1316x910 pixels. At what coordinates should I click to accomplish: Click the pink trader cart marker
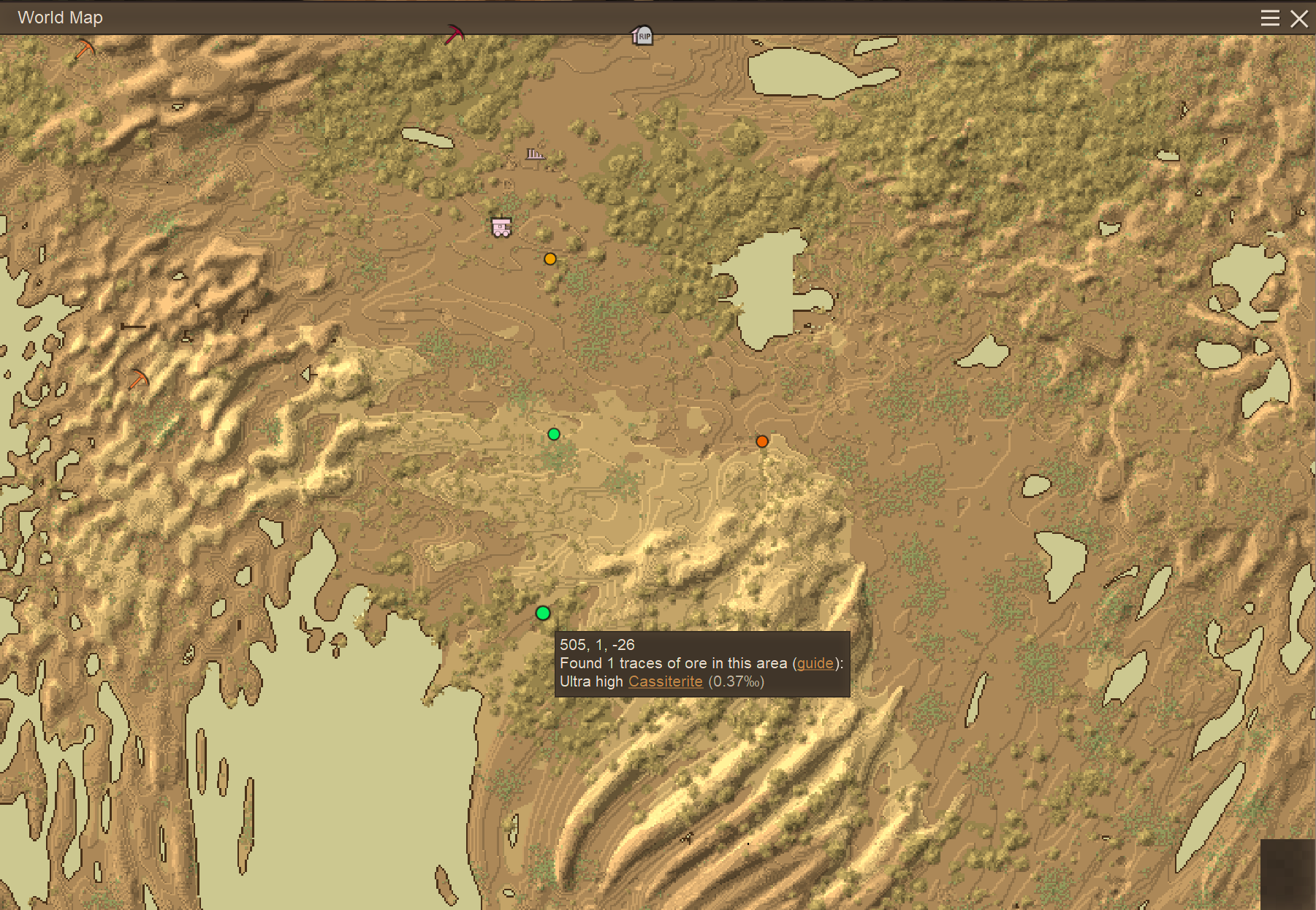coord(501,227)
